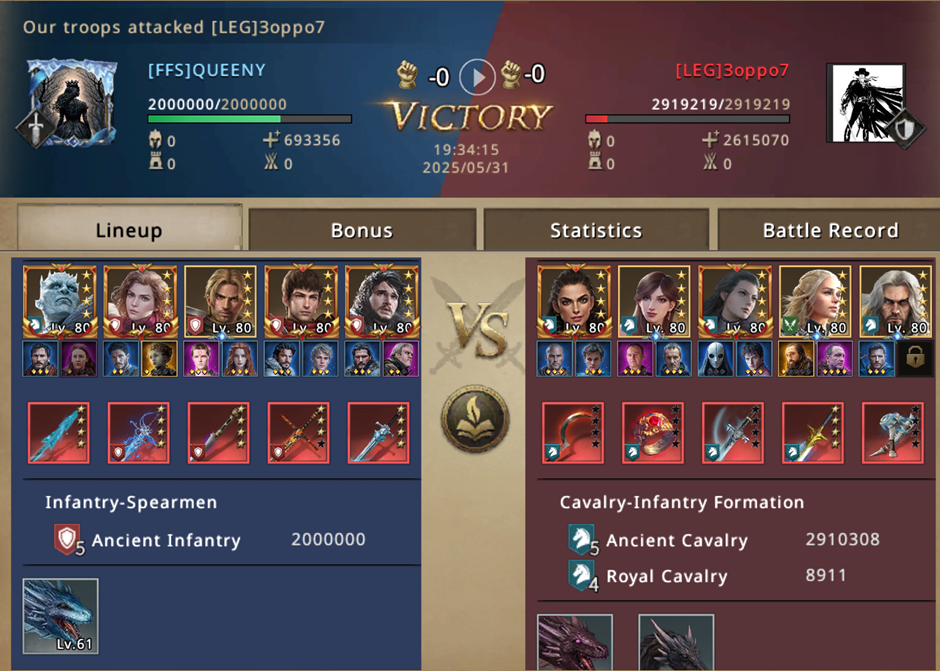Inspect the lightning weapon equipment slot
The height and width of the screenshot is (671, 940).
[138, 433]
